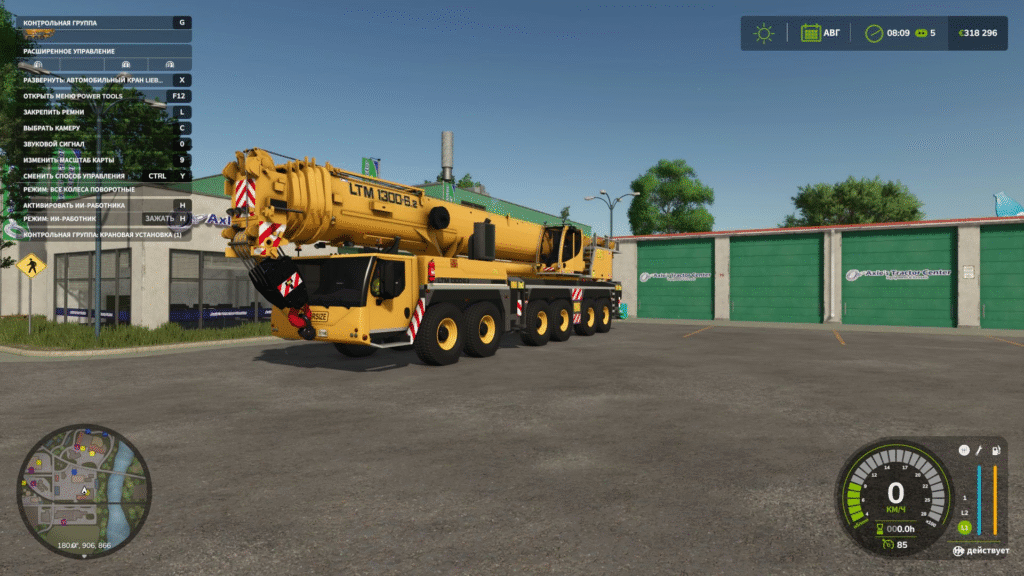The height and width of the screenshot is (576, 1024).
Task: Select the fuel pump icon
Action: pos(995,451)
